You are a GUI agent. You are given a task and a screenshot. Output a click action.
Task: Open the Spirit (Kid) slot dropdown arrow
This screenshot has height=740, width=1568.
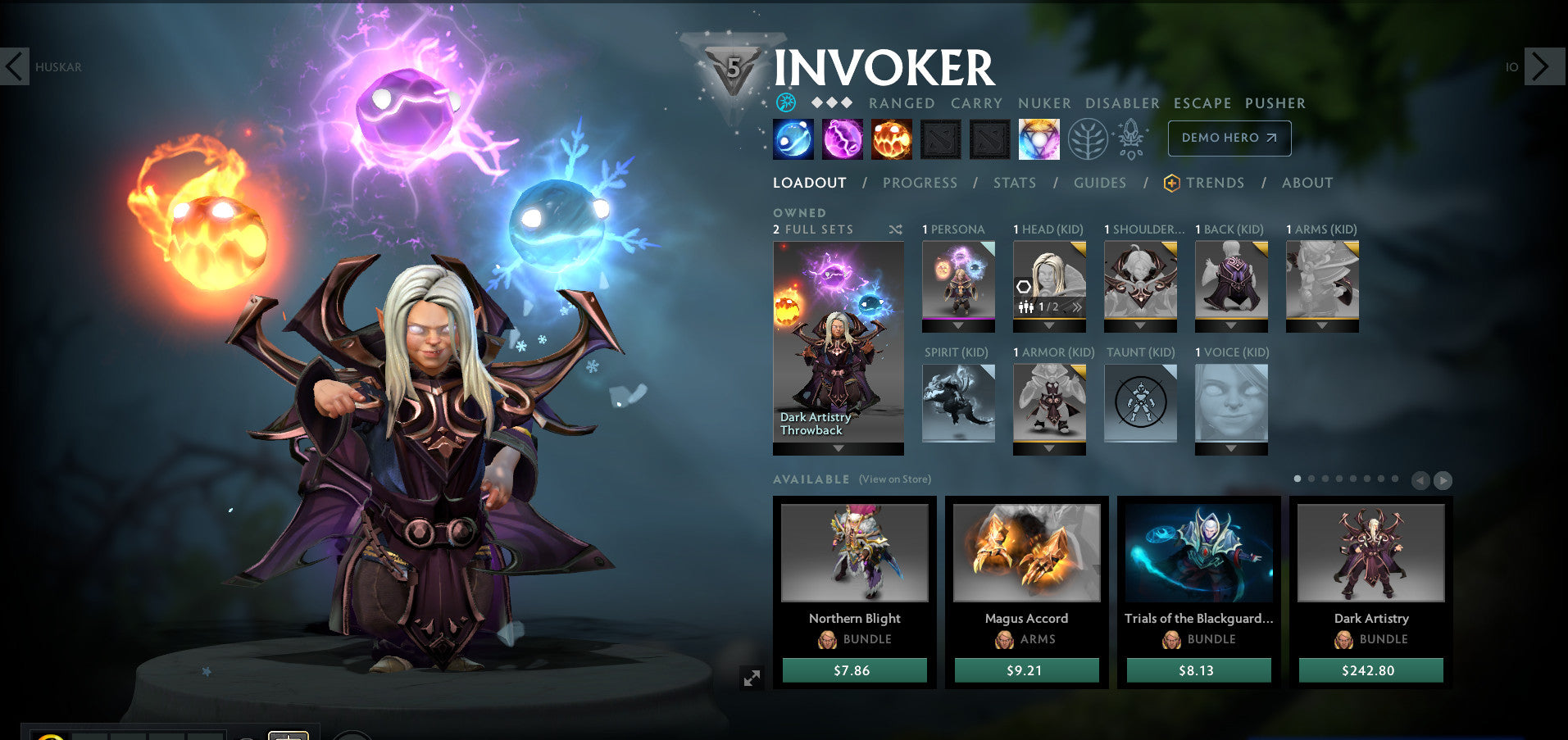point(958,449)
